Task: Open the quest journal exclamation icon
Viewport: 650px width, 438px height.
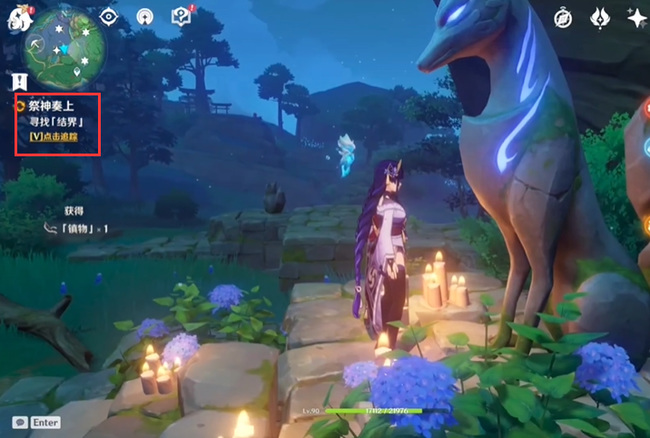Action: tap(19, 81)
